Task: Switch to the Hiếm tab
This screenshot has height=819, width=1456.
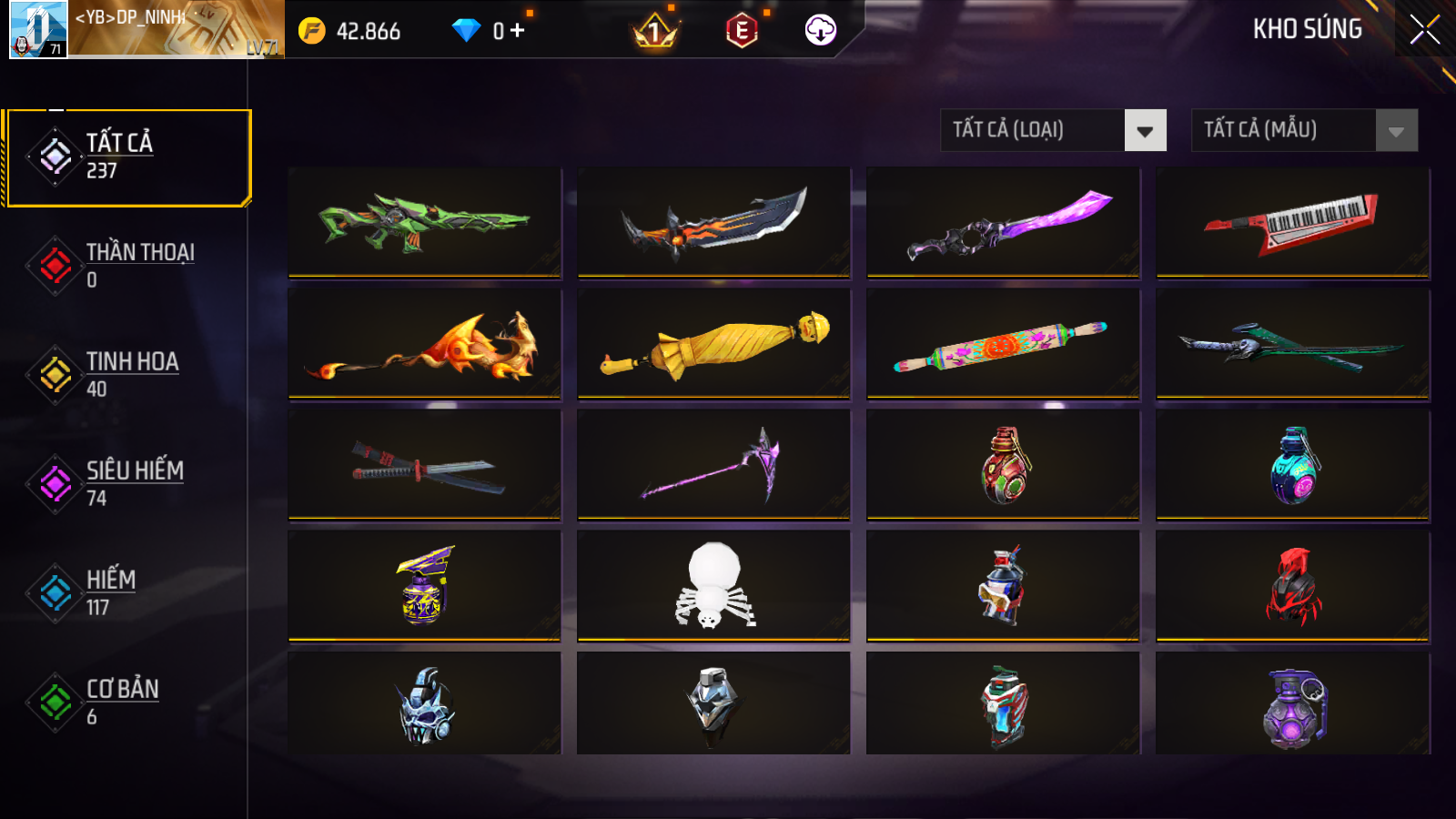Action: coord(127,593)
